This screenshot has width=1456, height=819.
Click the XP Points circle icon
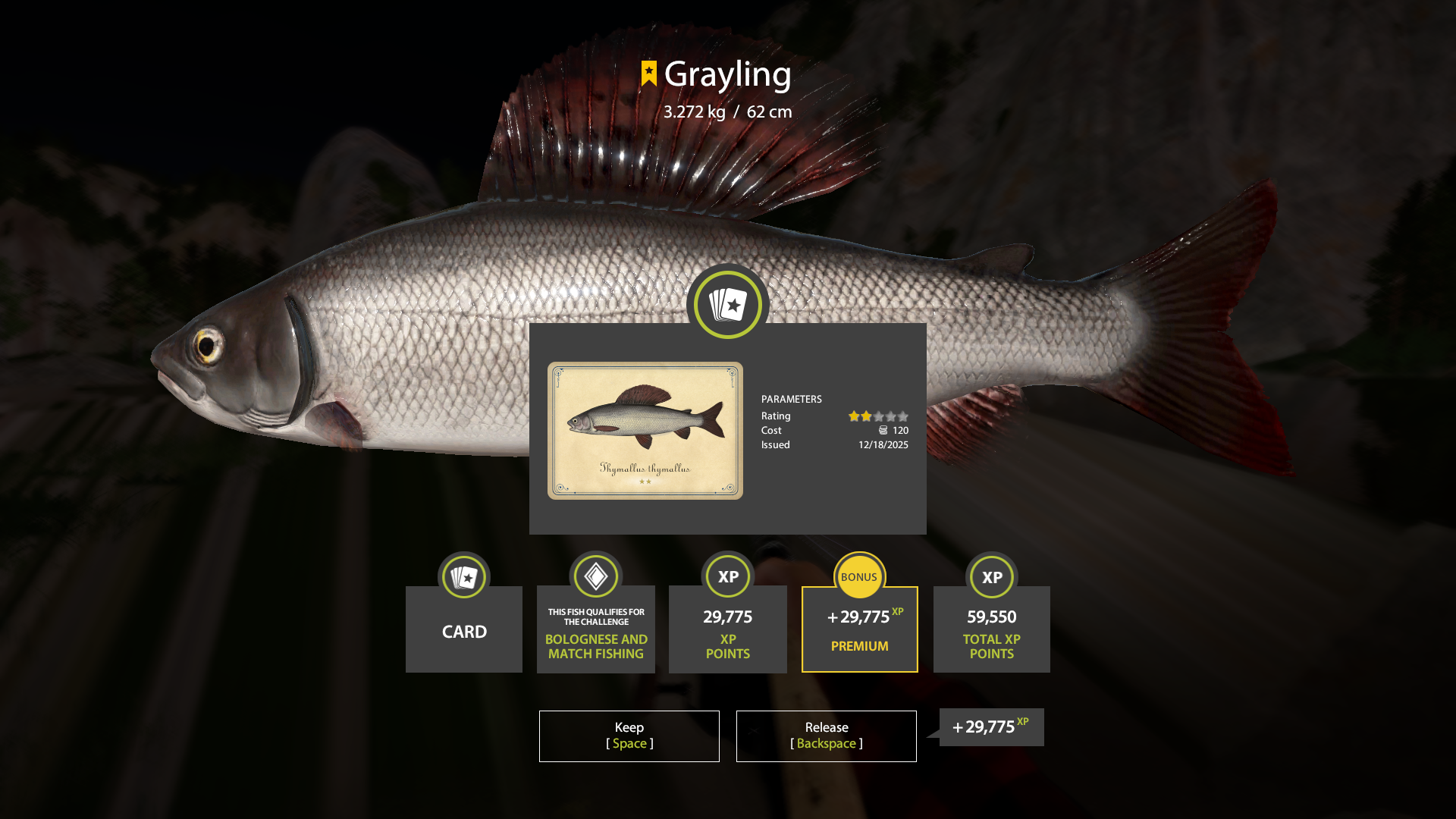[727, 576]
